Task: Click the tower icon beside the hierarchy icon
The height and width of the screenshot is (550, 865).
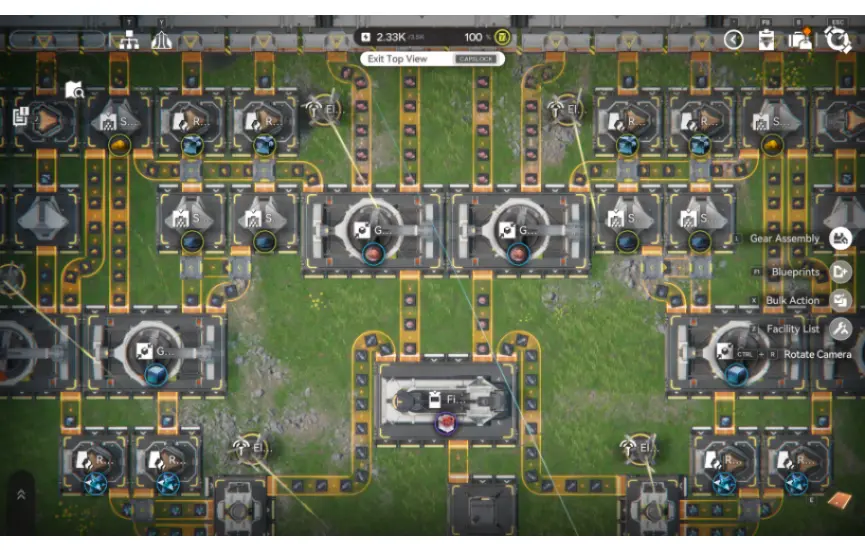Action: [x=161, y=40]
